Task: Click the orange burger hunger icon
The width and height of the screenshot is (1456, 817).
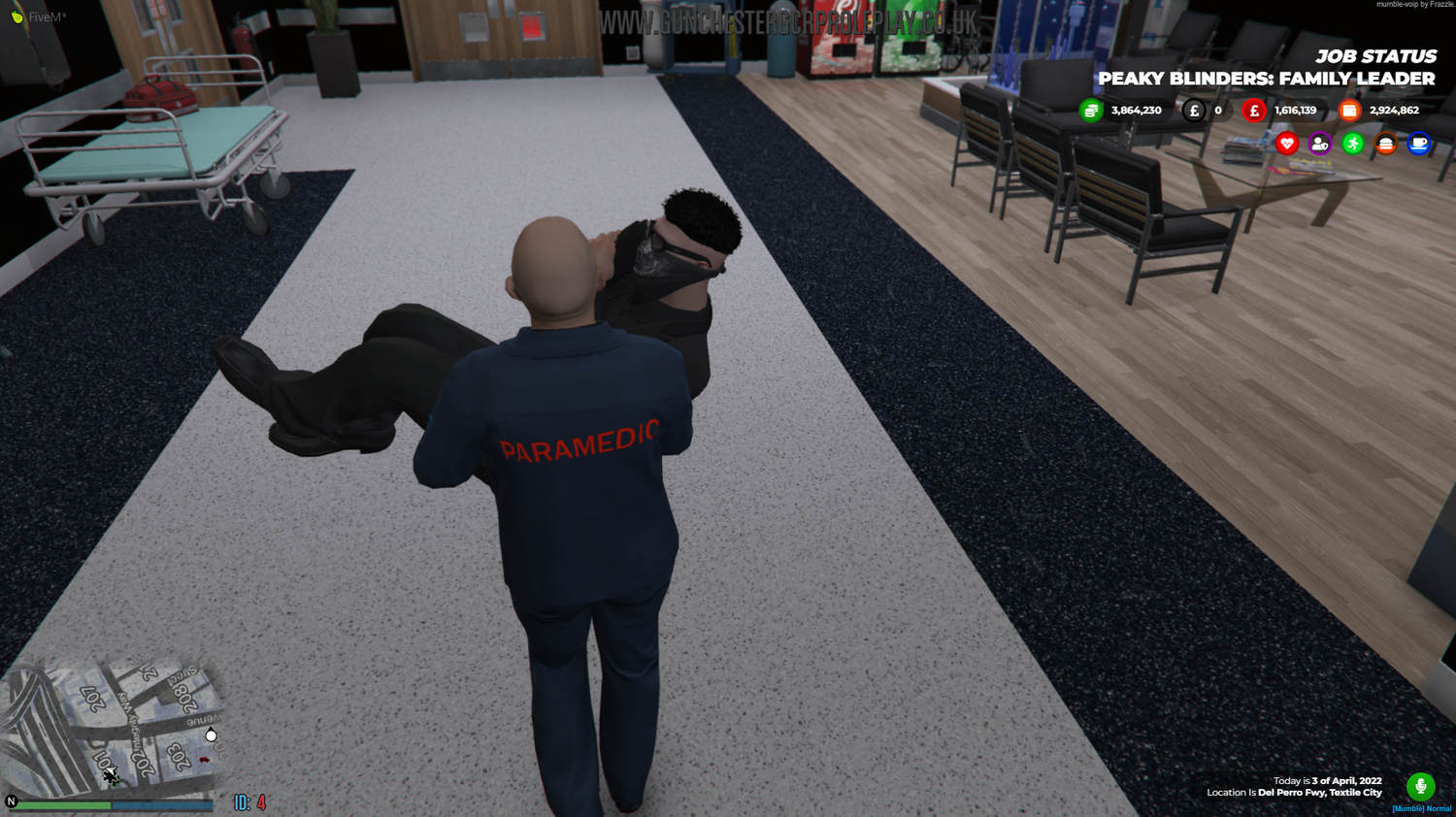Action: [1386, 143]
